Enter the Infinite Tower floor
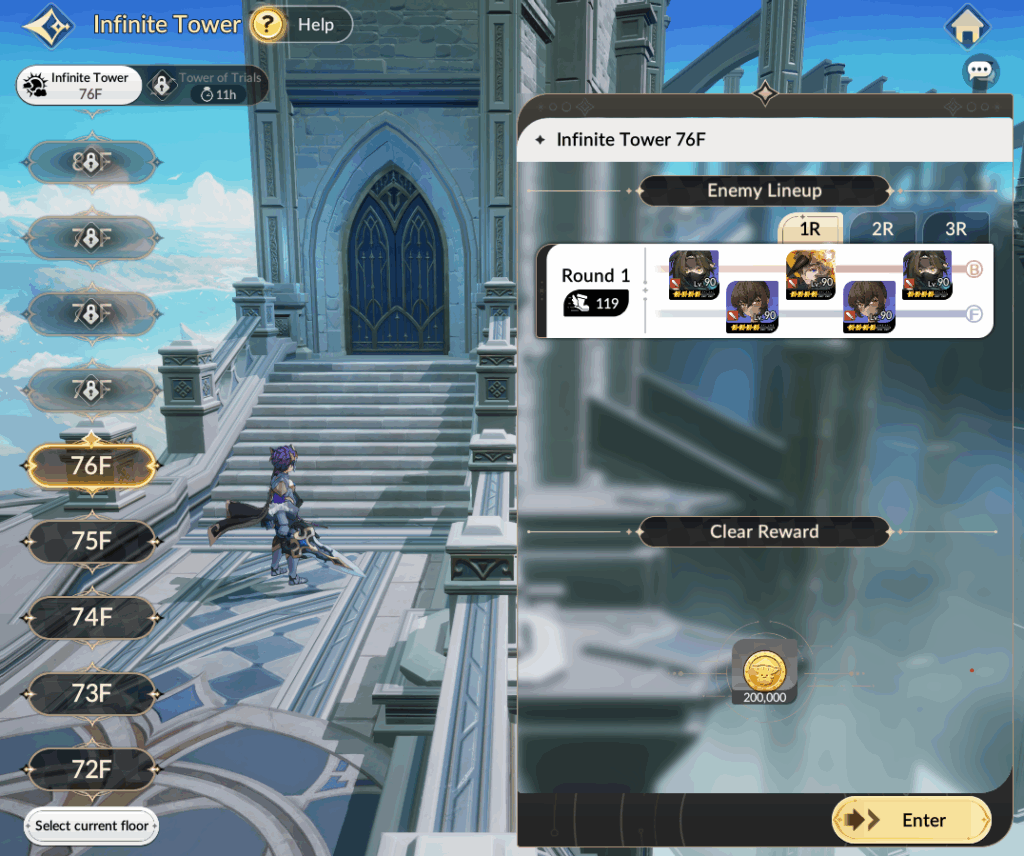1024x856 pixels. (x=911, y=820)
